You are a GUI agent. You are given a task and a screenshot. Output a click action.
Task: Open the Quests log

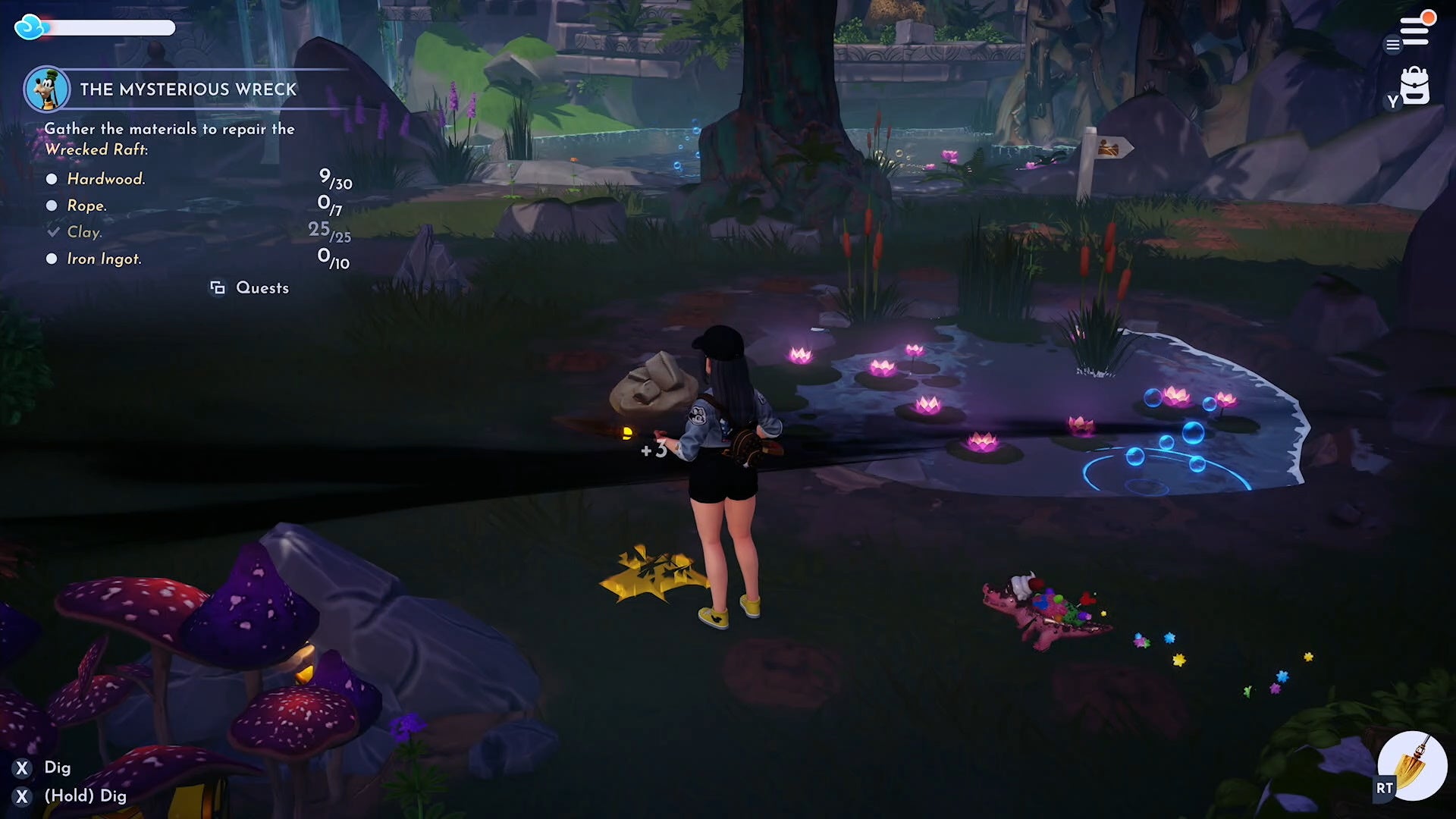[x=250, y=288]
